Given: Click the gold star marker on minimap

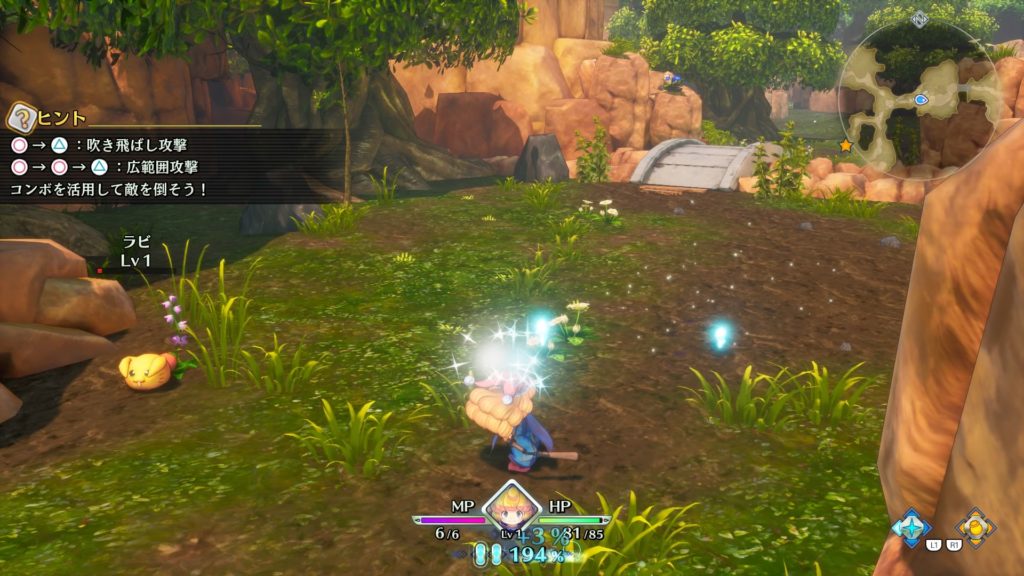Looking at the screenshot, I should [x=846, y=145].
